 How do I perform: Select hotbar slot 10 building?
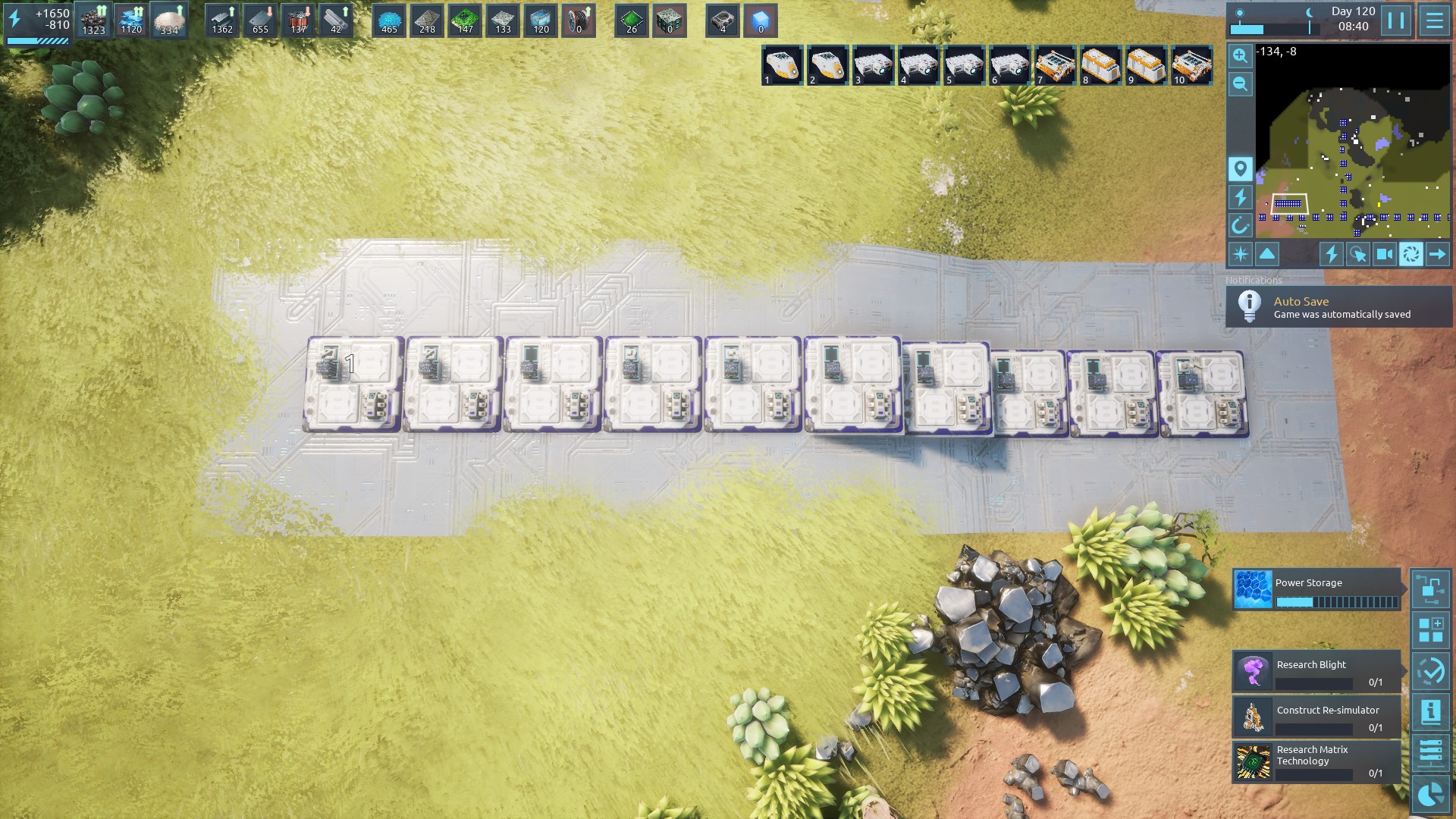pos(1191,66)
